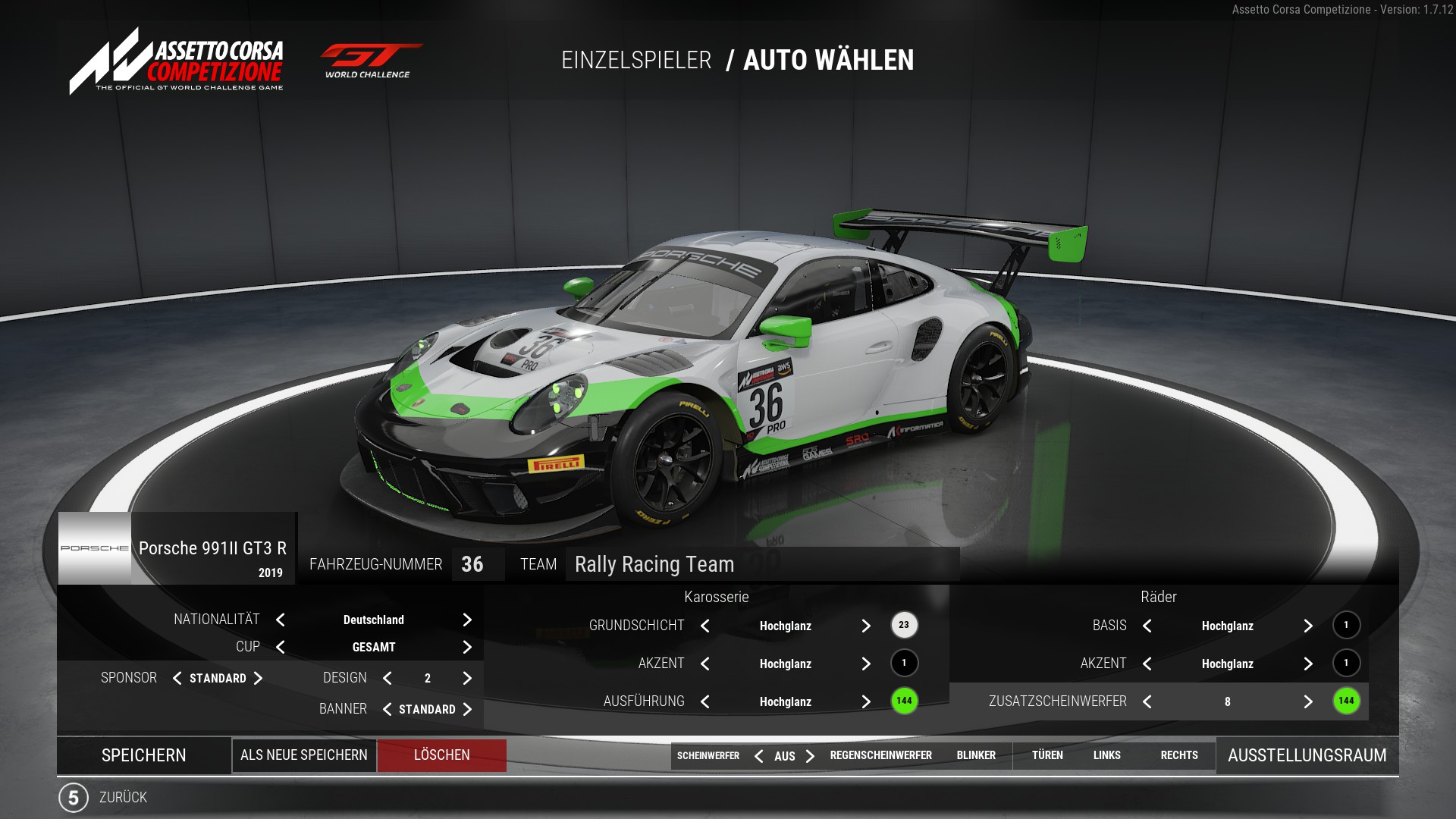Pick the green Ausführung color swatch
Viewport: 1456px width, 819px height.
coord(904,701)
